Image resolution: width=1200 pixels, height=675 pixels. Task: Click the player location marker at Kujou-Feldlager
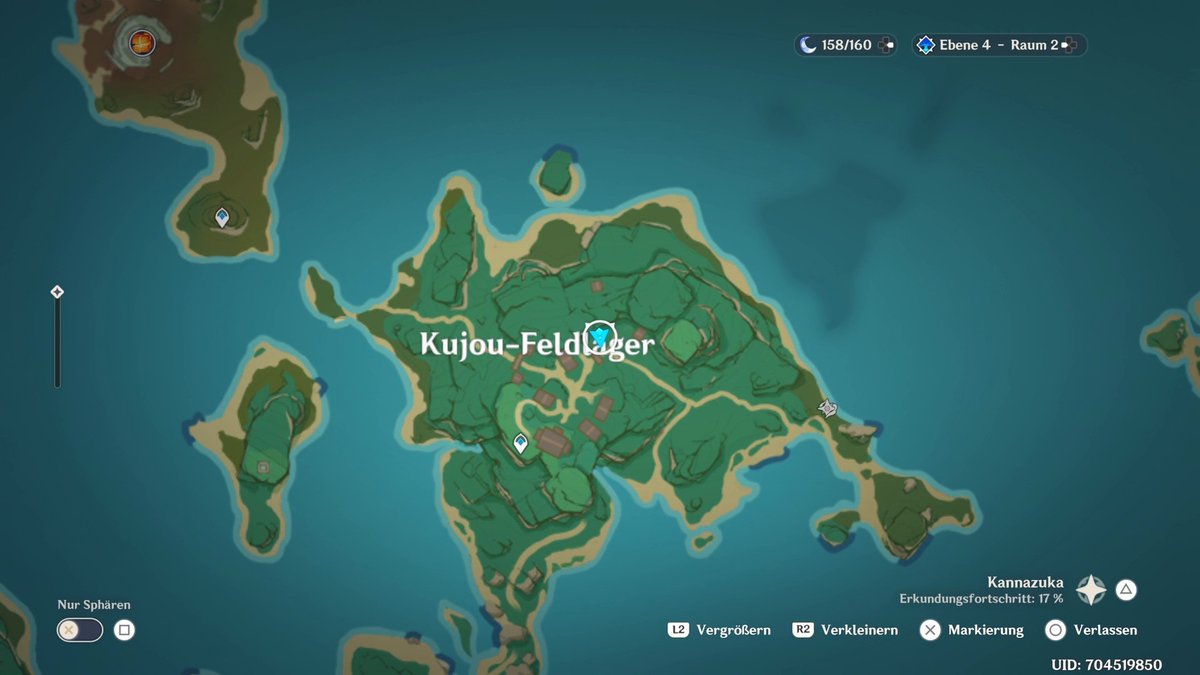[600, 335]
